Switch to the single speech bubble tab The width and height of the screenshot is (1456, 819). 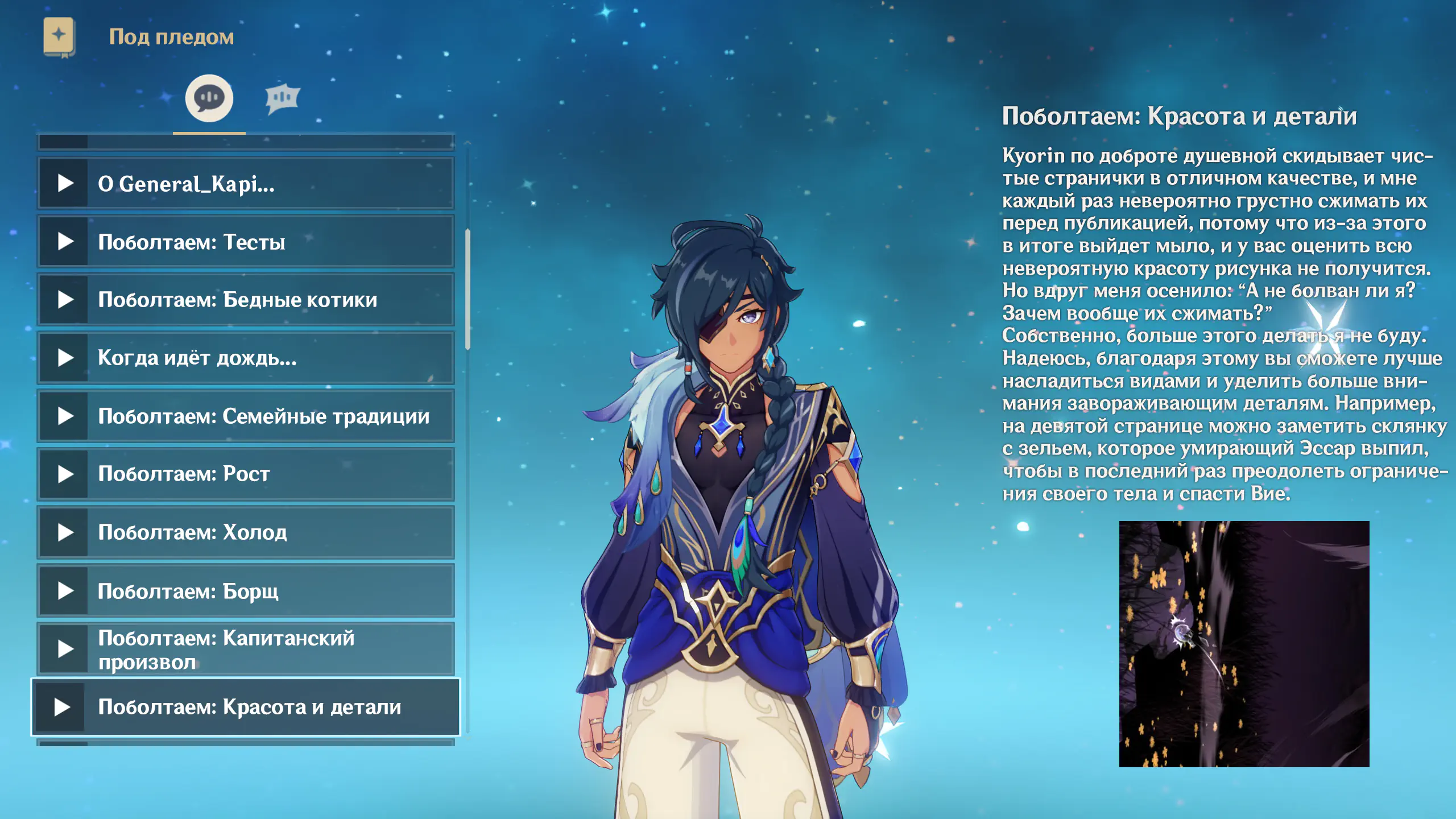[x=209, y=98]
